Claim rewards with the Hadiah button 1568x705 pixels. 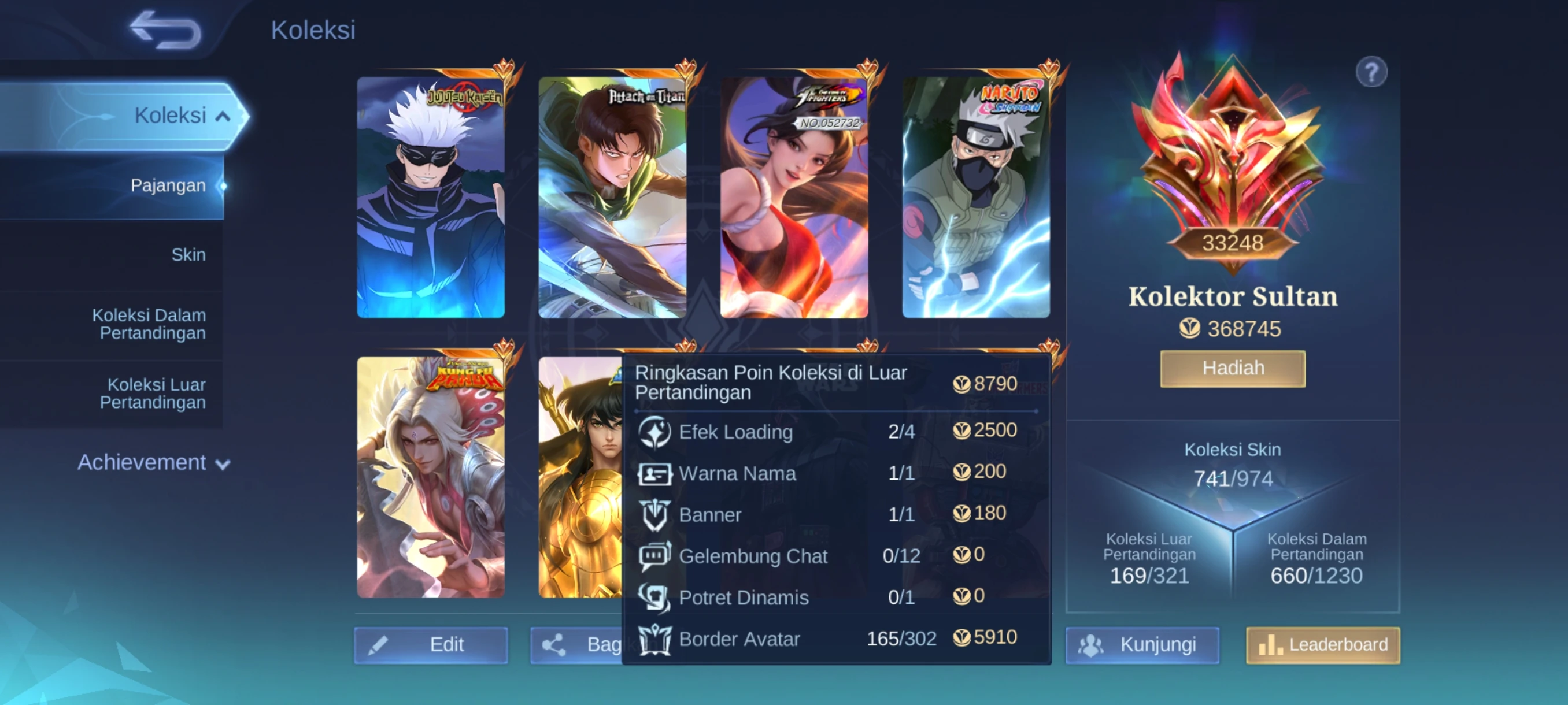pyautogui.click(x=1232, y=369)
